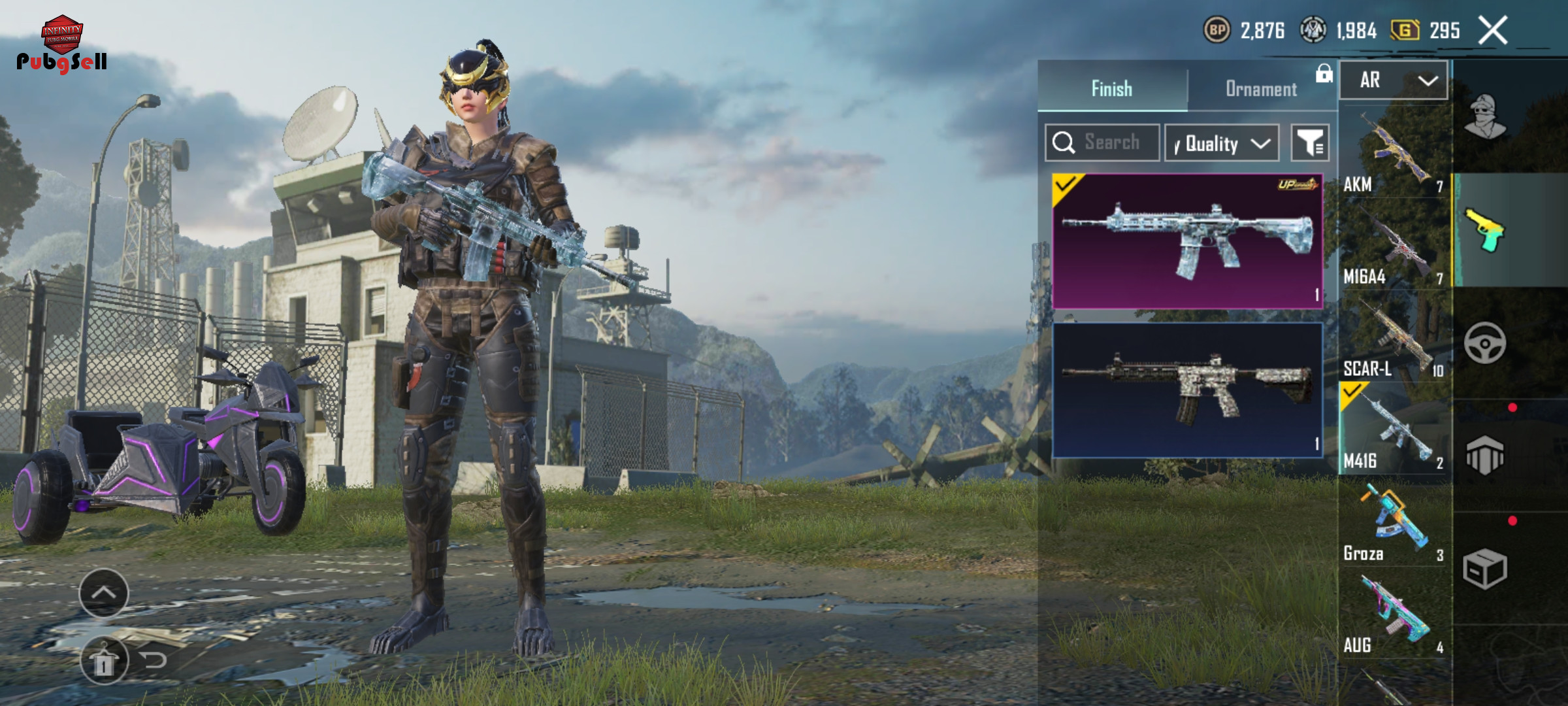
Task: Click the undo arrow button
Action: pyautogui.click(x=155, y=660)
